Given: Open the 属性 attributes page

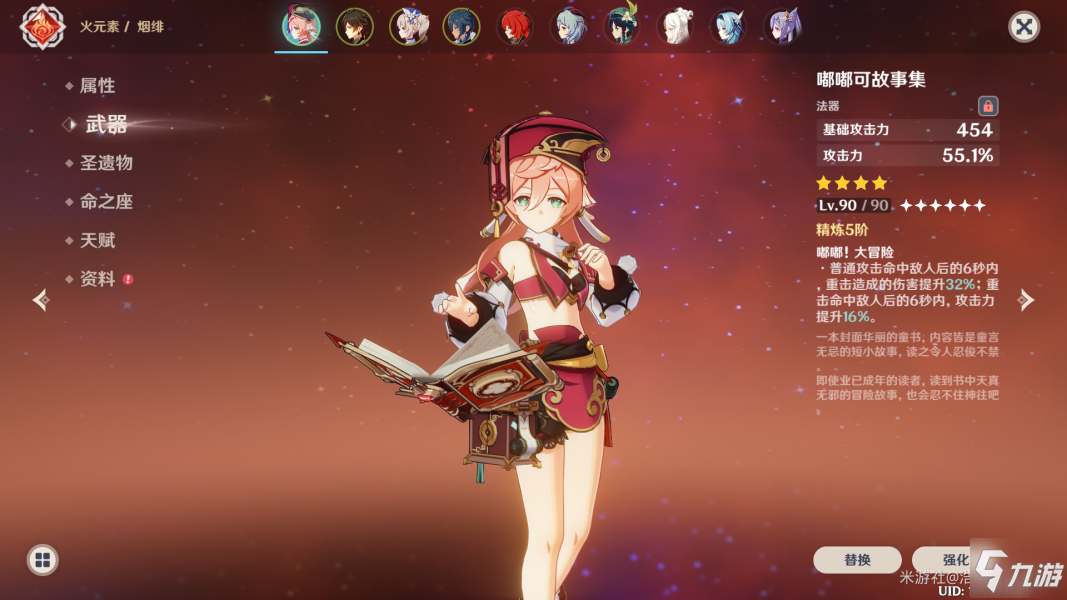Looking at the screenshot, I should click(x=97, y=86).
